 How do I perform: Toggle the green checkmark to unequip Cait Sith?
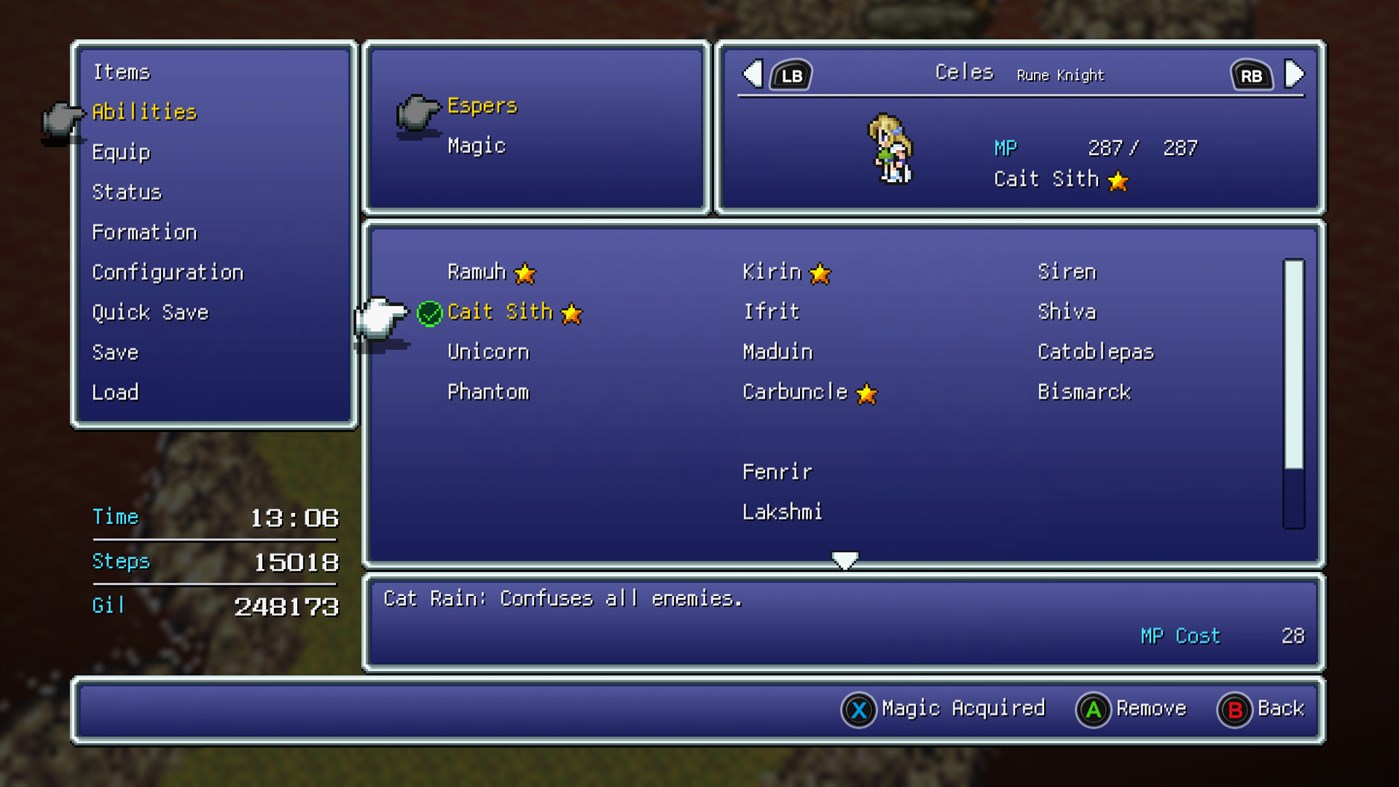coord(429,312)
